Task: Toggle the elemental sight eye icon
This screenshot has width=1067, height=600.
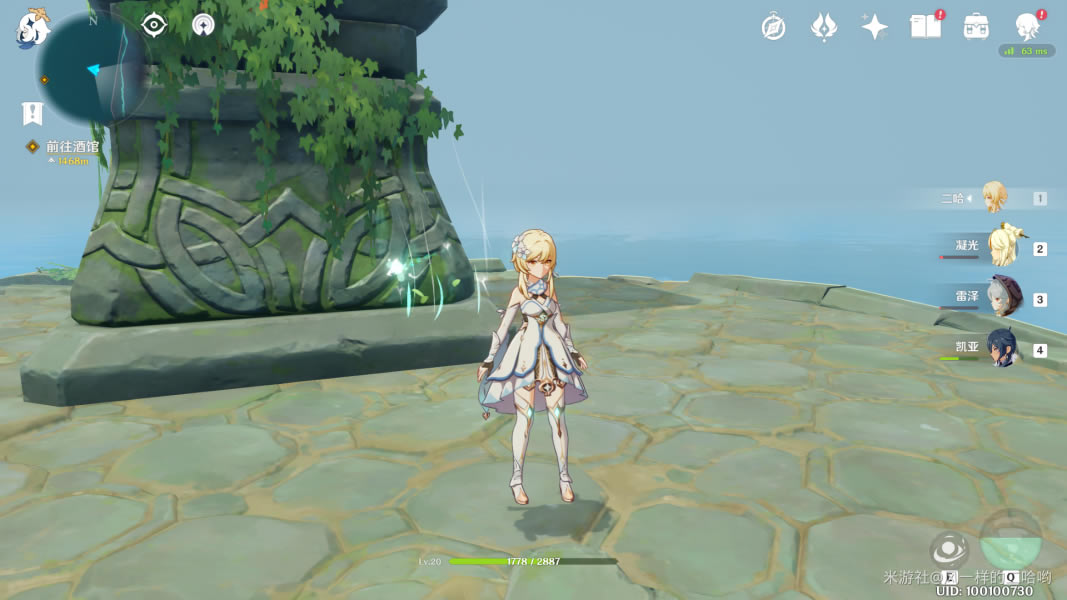Action: [x=154, y=25]
